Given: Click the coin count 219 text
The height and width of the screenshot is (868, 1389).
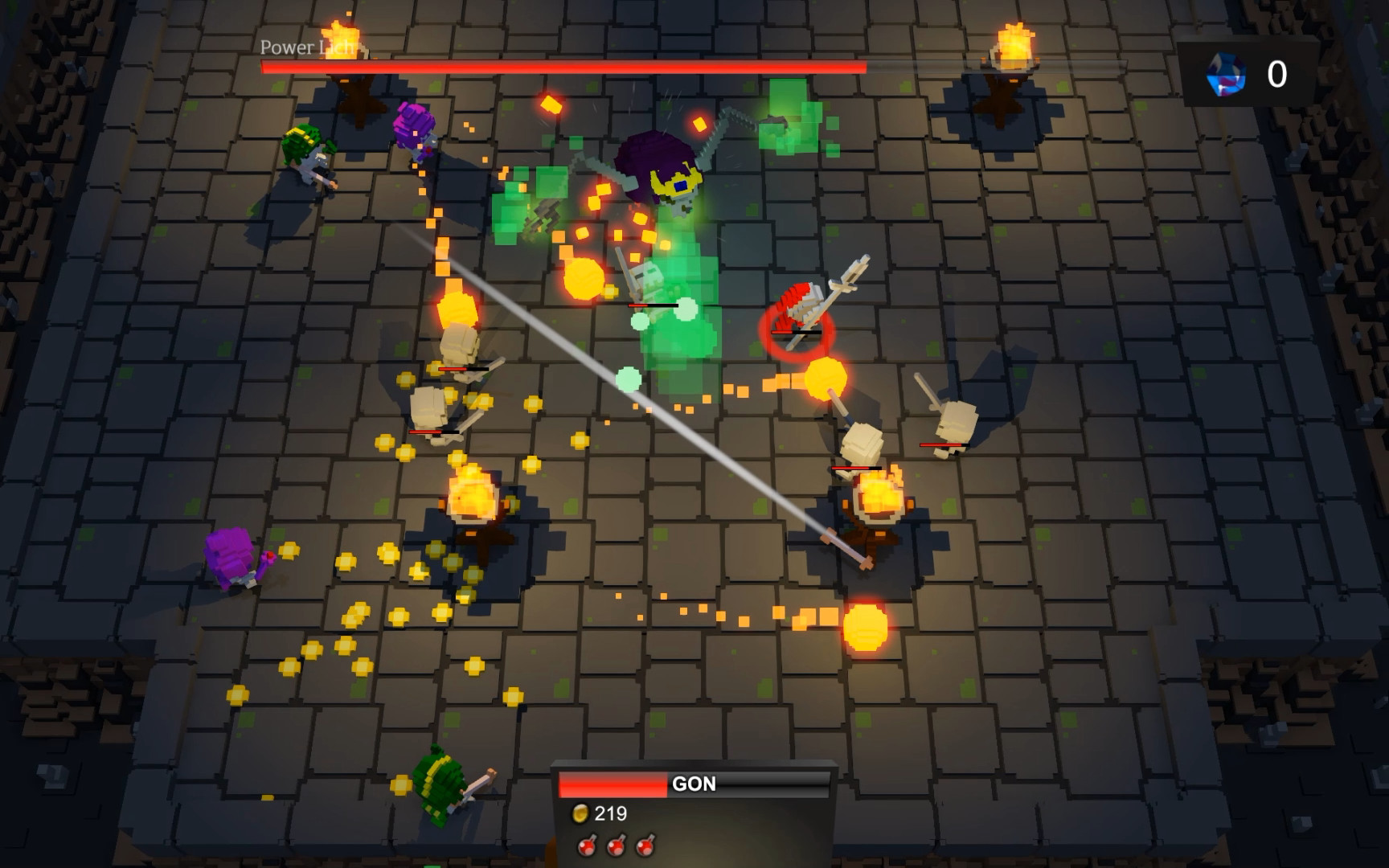Looking at the screenshot, I should 613,813.
